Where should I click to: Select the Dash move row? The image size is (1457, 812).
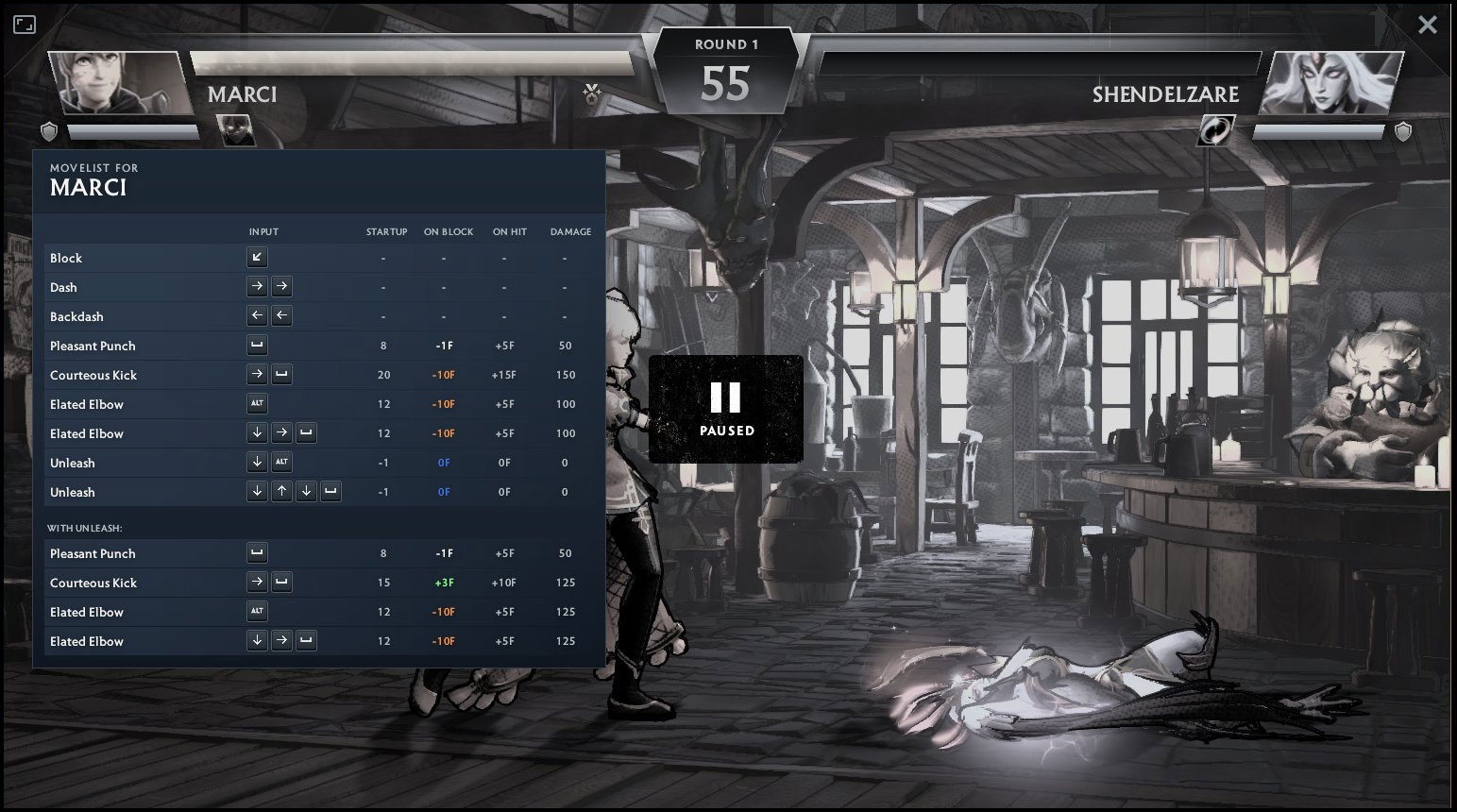click(x=318, y=287)
